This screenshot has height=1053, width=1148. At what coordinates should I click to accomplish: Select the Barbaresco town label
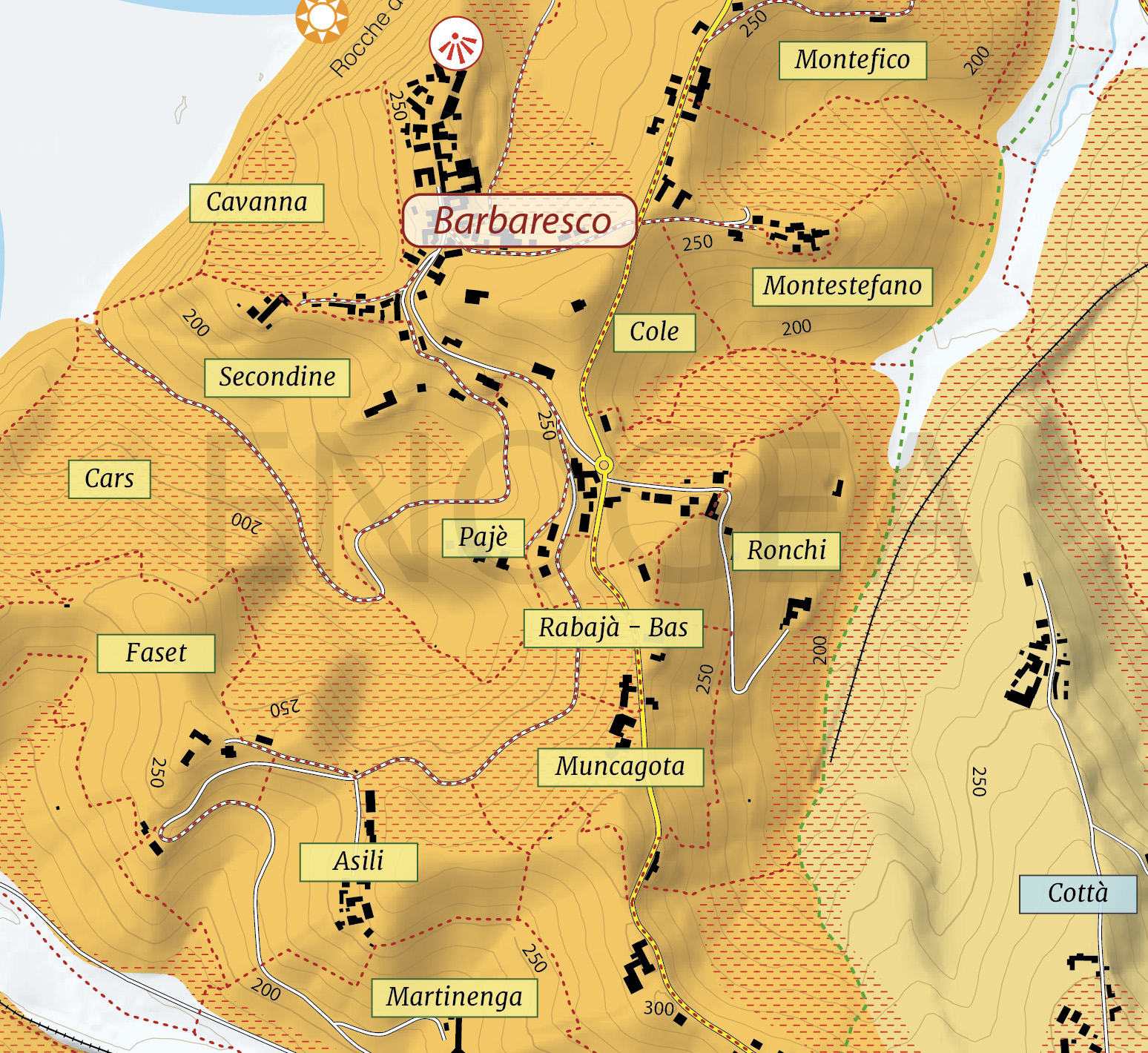click(x=520, y=221)
